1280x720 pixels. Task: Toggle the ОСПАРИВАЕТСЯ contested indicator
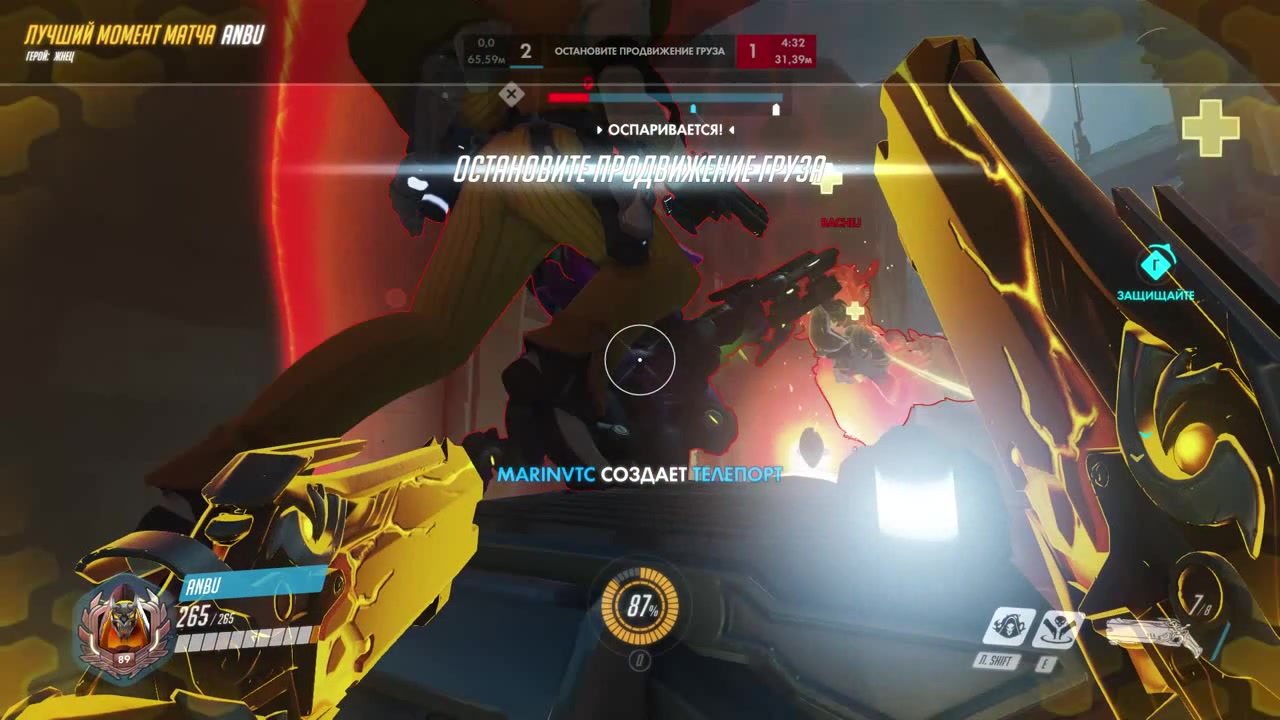click(663, 130)
